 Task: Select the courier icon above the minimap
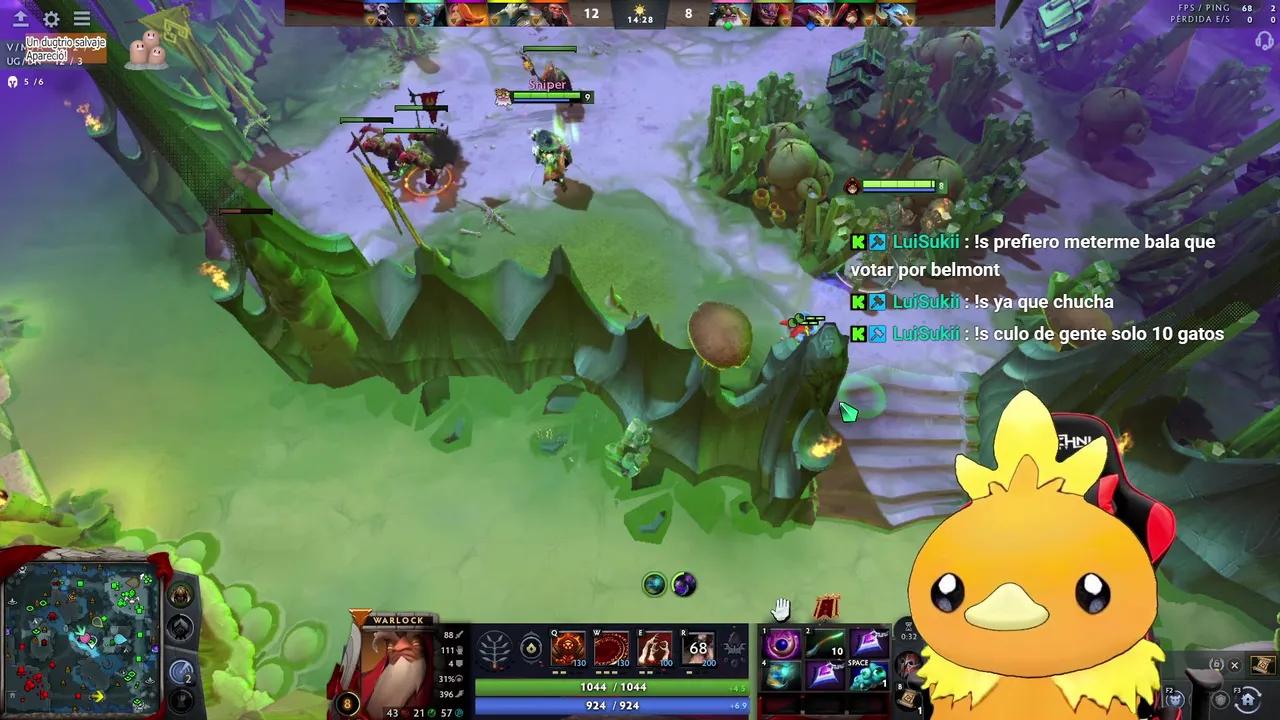(x=180, y=594)
